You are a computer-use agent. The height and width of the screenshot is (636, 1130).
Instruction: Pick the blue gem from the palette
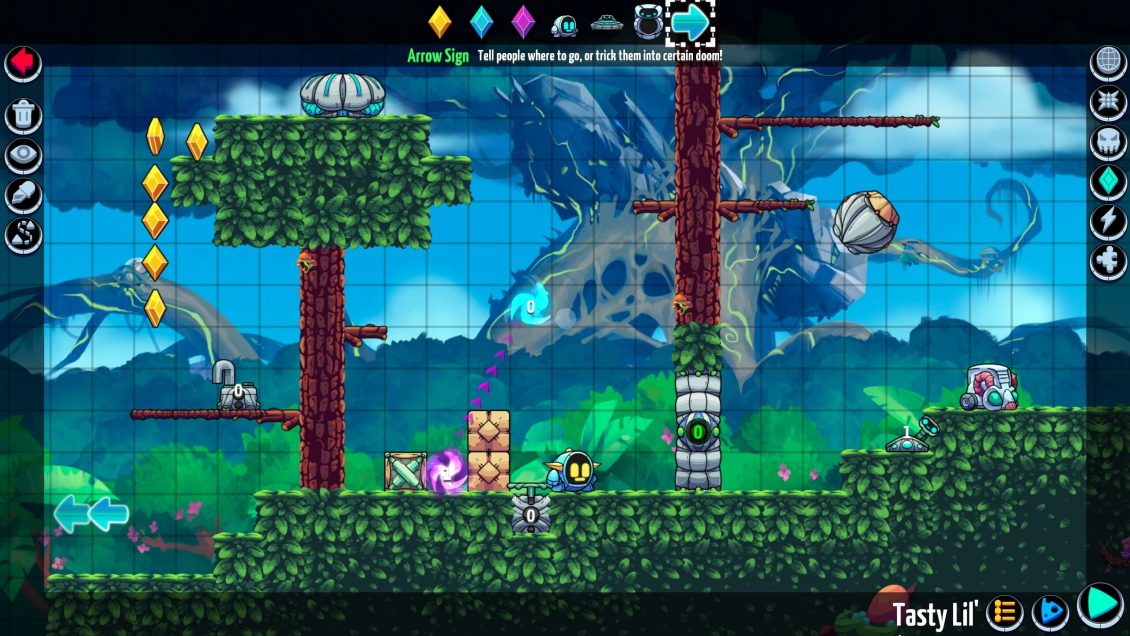[x=482, y=22]
